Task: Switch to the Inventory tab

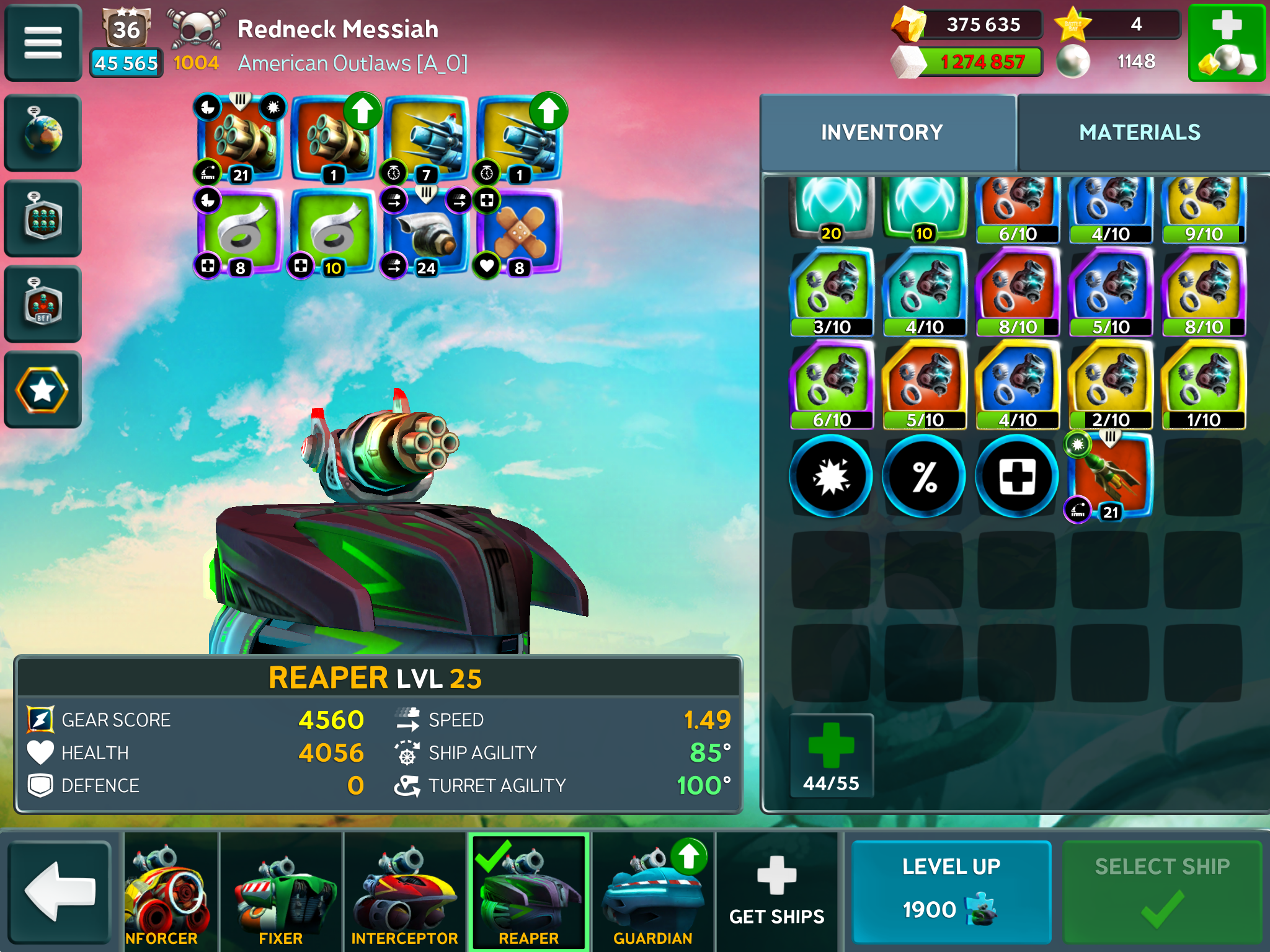Action: [881, 133]
